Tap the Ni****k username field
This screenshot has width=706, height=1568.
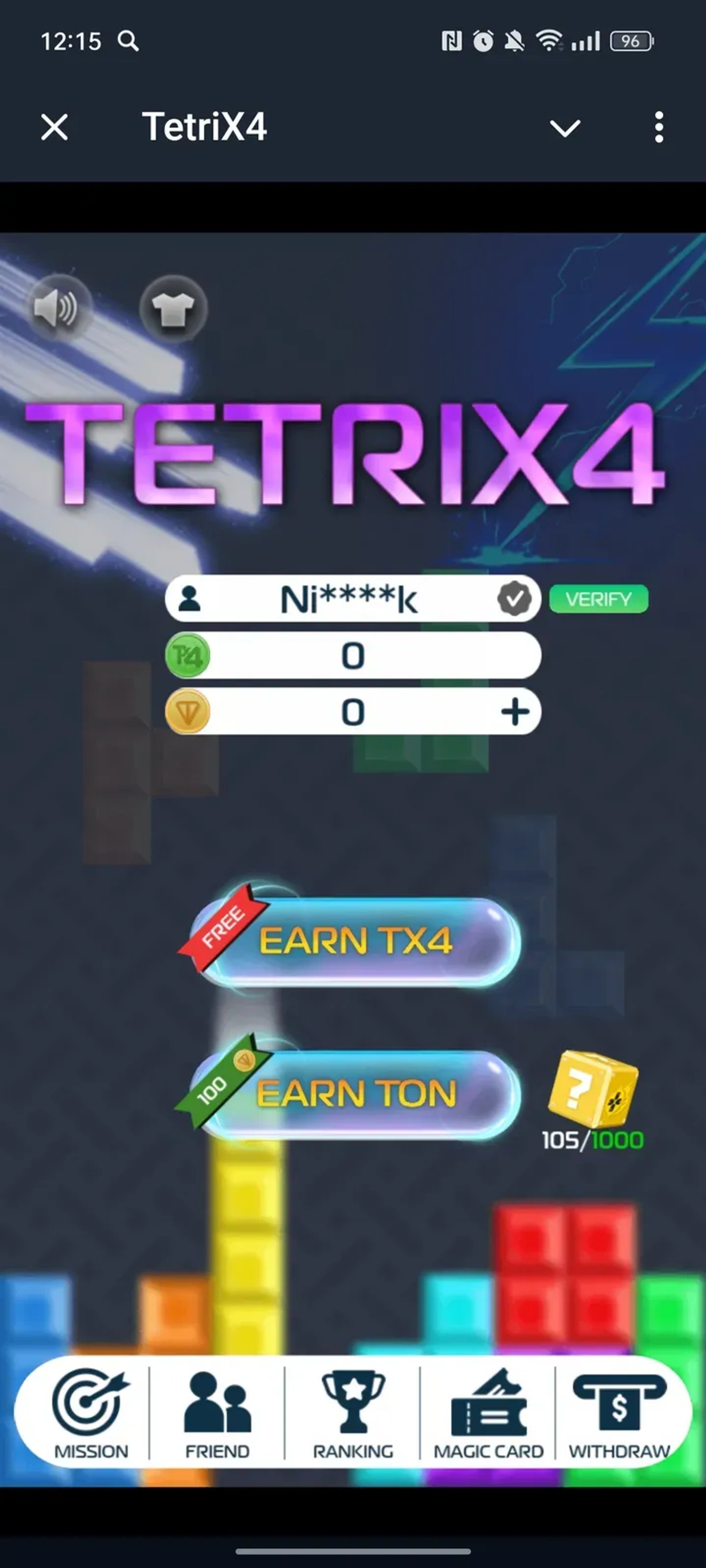[350, 599]
